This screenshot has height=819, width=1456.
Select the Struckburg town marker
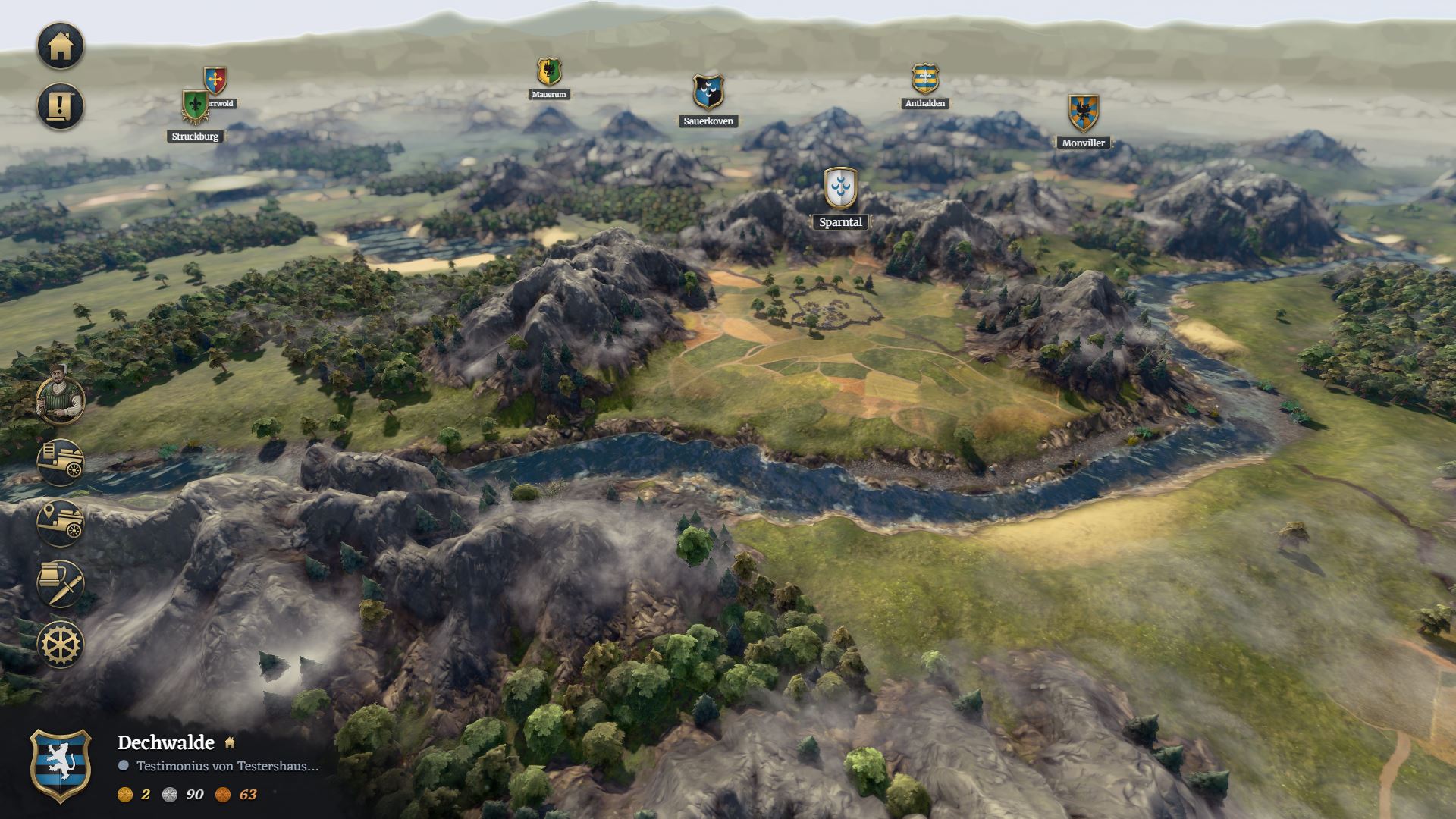click(x=196, y=108)
